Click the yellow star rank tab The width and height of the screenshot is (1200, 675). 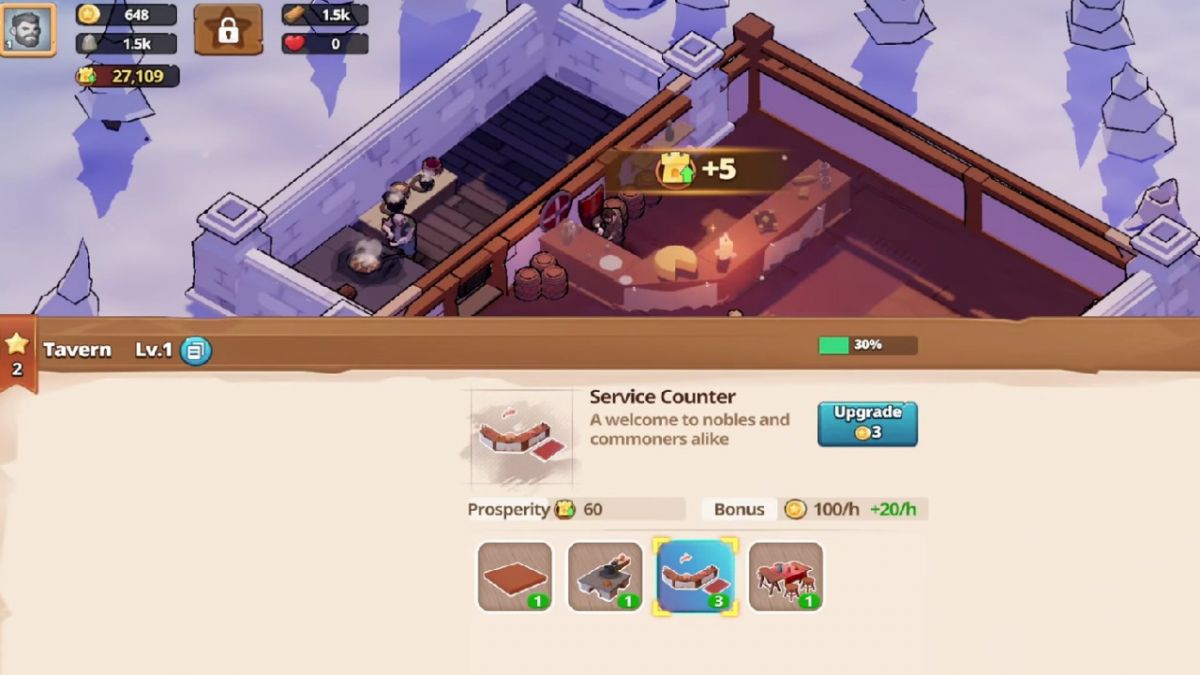click(17, 354)
